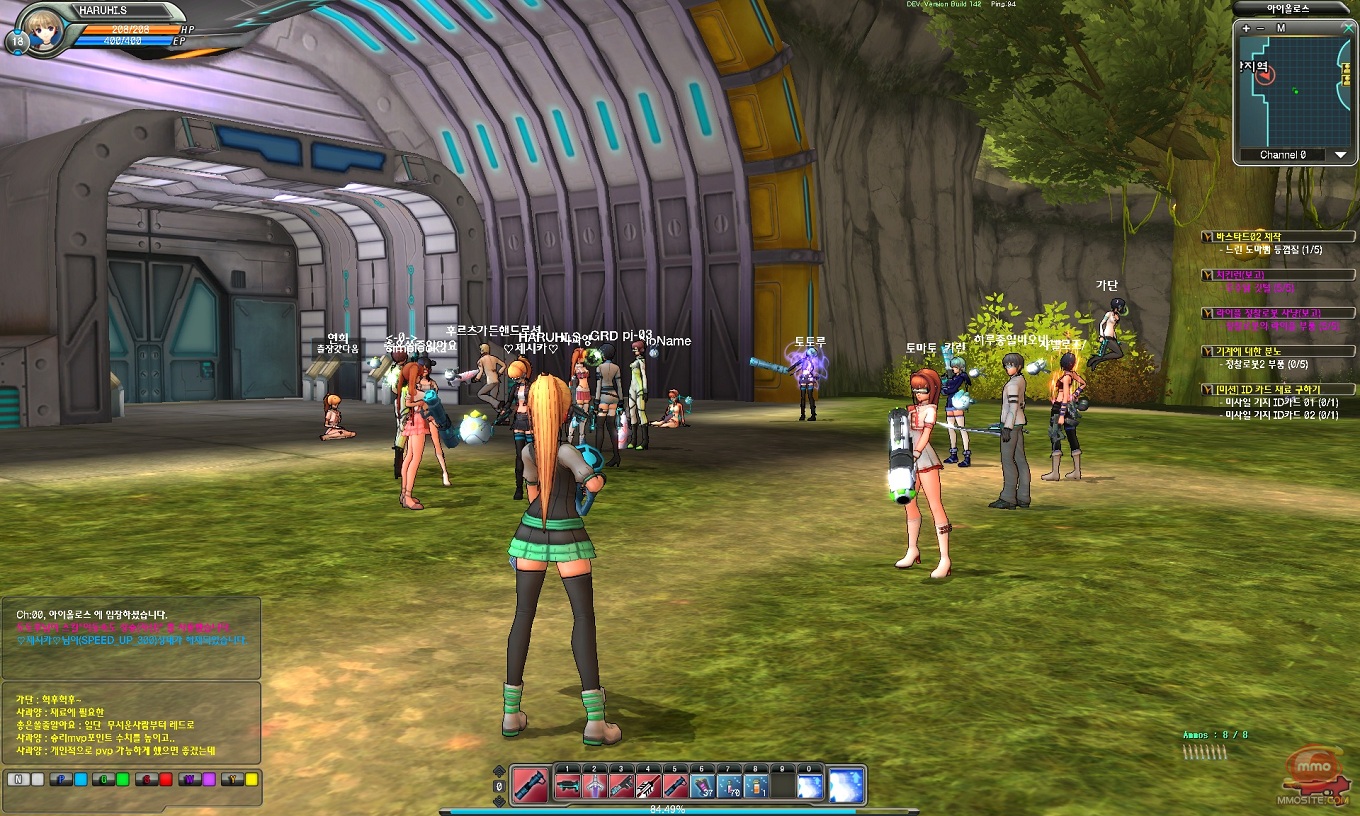Zoom out the minimap with minus button
The height and width of the screenshot is (816, 1360).
tap(1261, 28)
